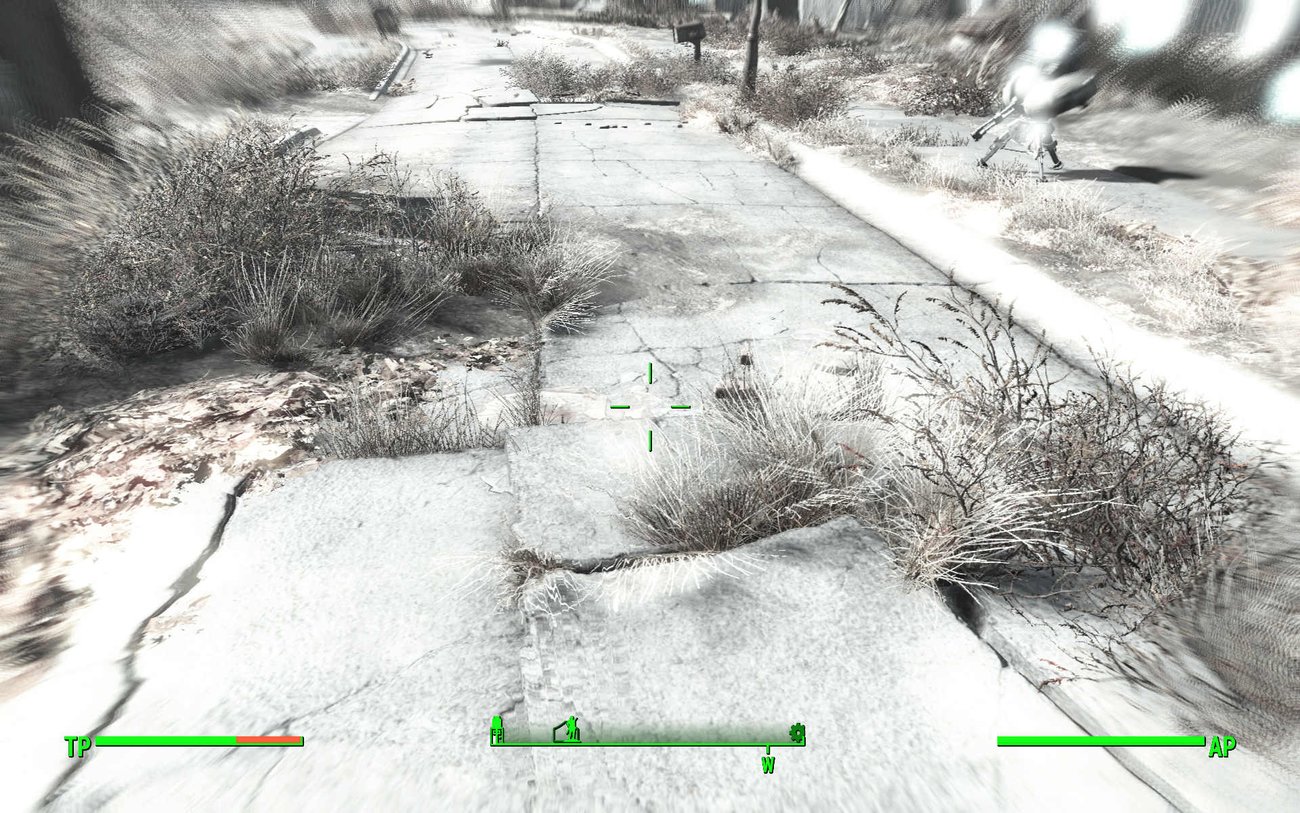The height and width of the screenshot is (813, 1300).
Task: Click the red damaged segment of the TP bar
Action: 268,741
